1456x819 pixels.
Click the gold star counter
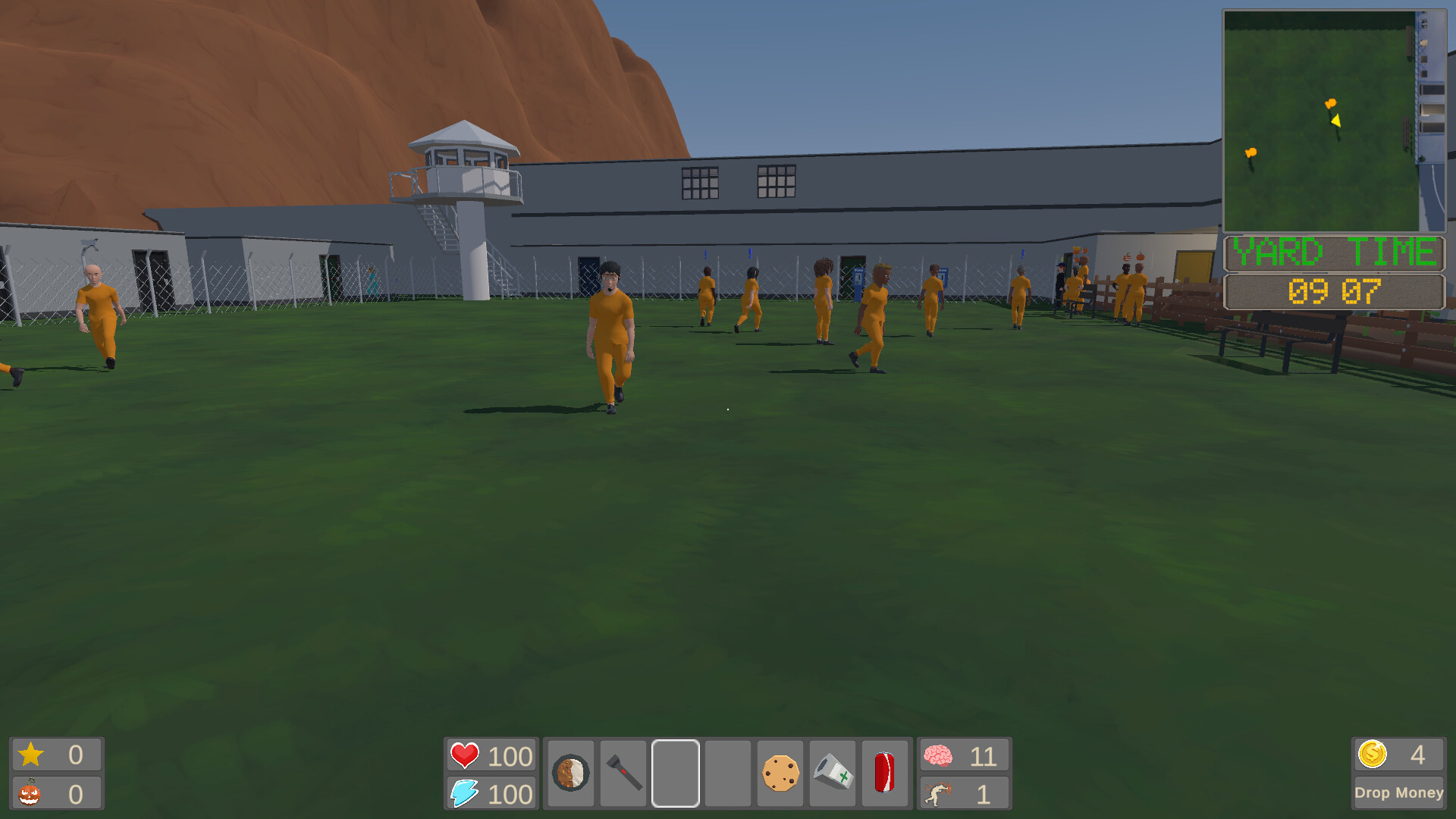tap(32, 754)
